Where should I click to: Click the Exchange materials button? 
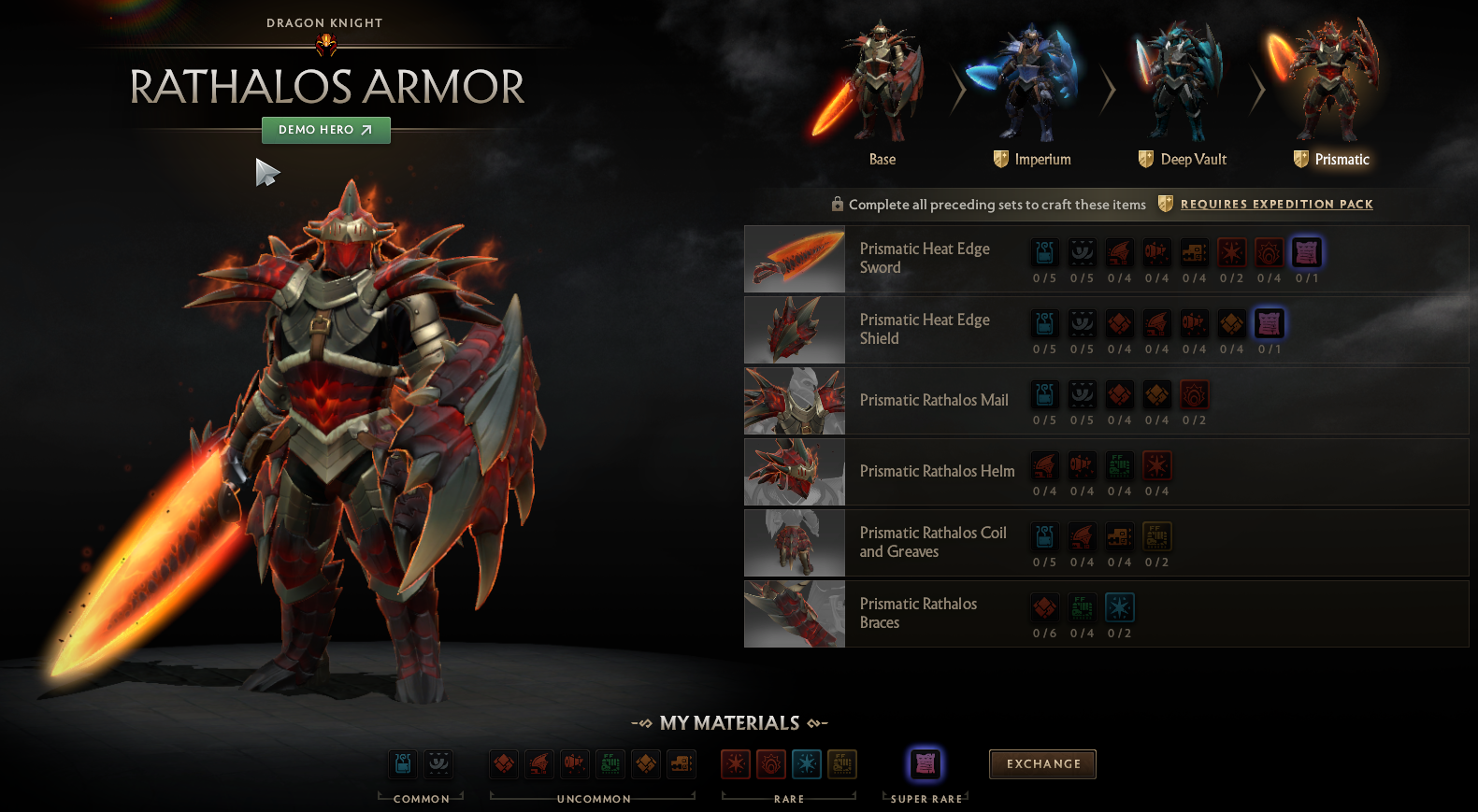point(1042,763)
